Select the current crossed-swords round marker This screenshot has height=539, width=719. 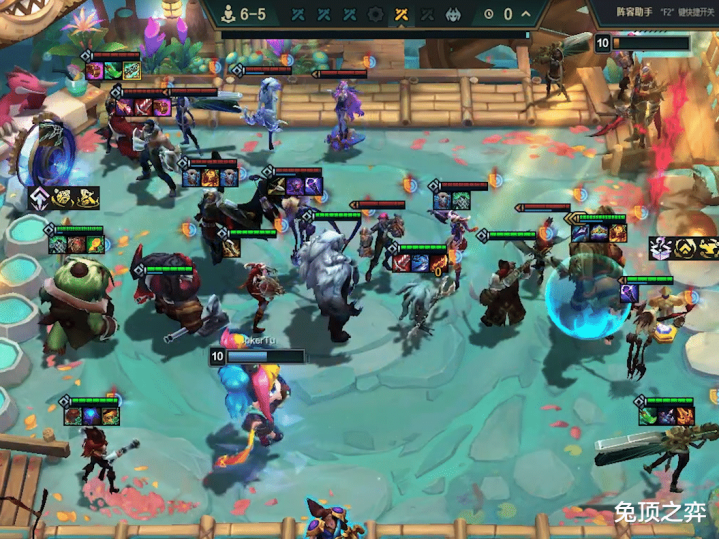[401, 14]
